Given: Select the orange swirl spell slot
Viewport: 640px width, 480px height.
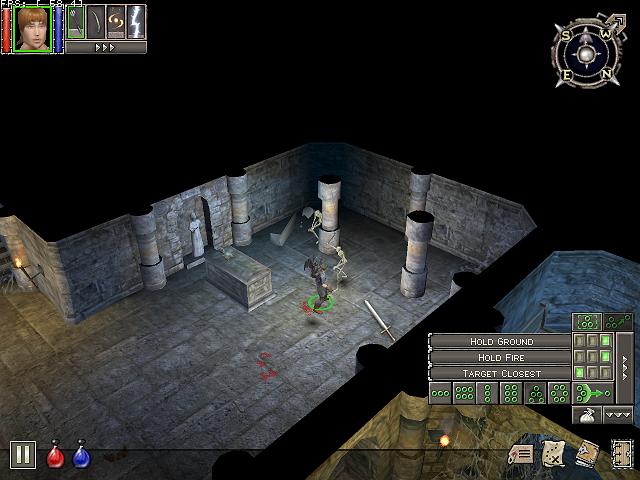Looking at the screenshot, I should [x=116, y=22].
